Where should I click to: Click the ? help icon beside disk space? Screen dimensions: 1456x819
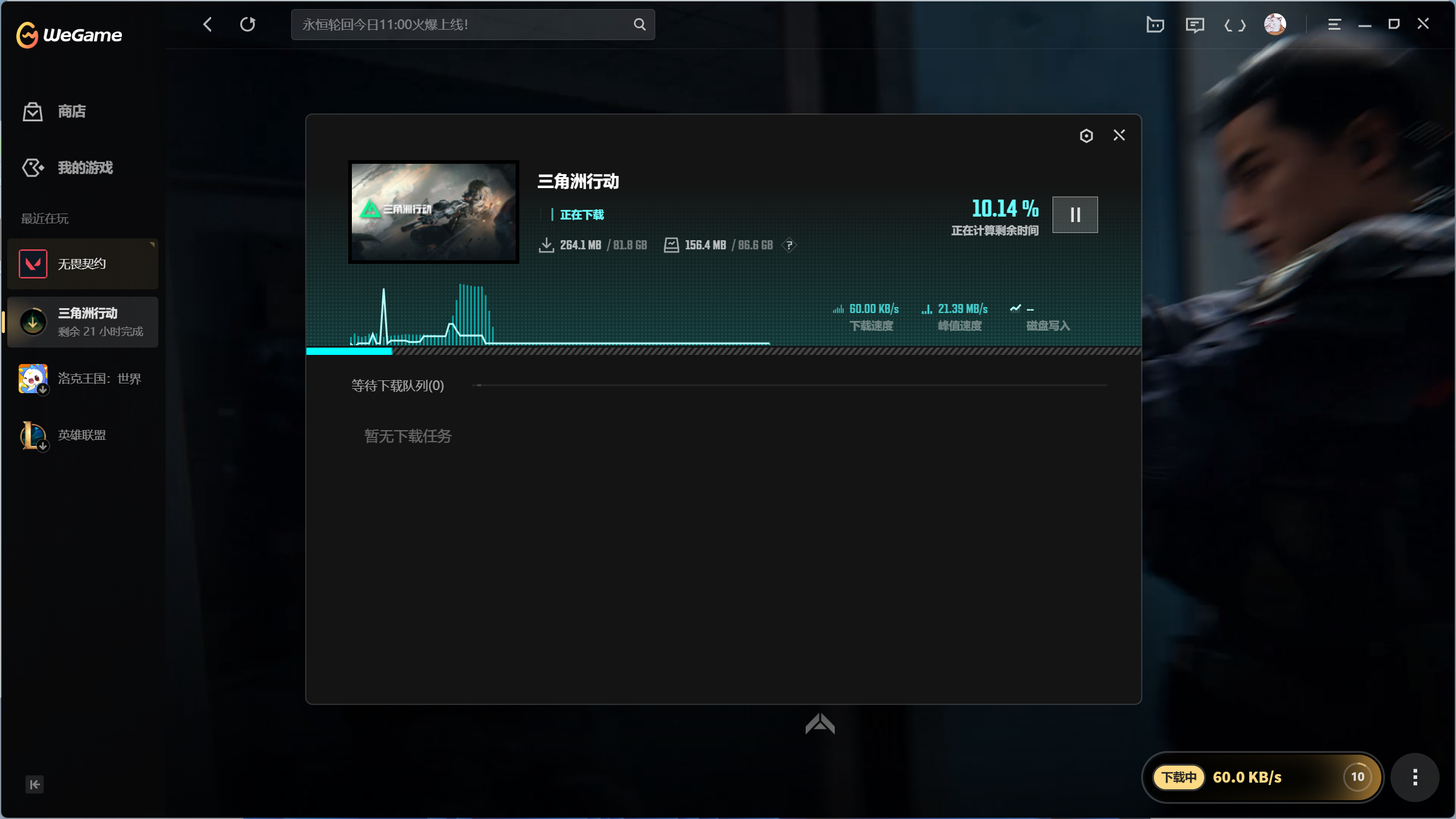[790, 246]
